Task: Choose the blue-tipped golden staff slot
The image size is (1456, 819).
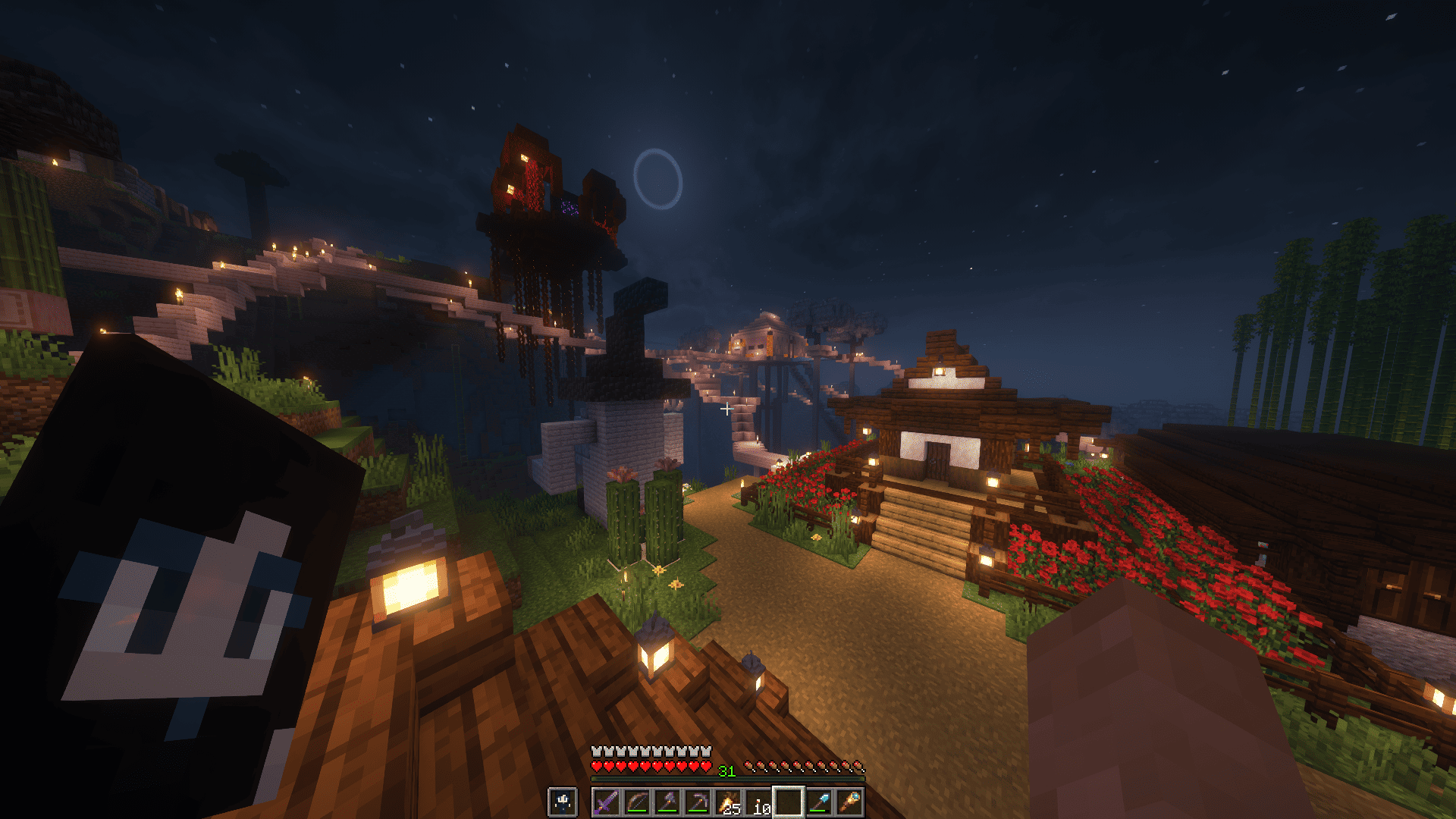Action: pyautogui.click(x=849, y=802)
